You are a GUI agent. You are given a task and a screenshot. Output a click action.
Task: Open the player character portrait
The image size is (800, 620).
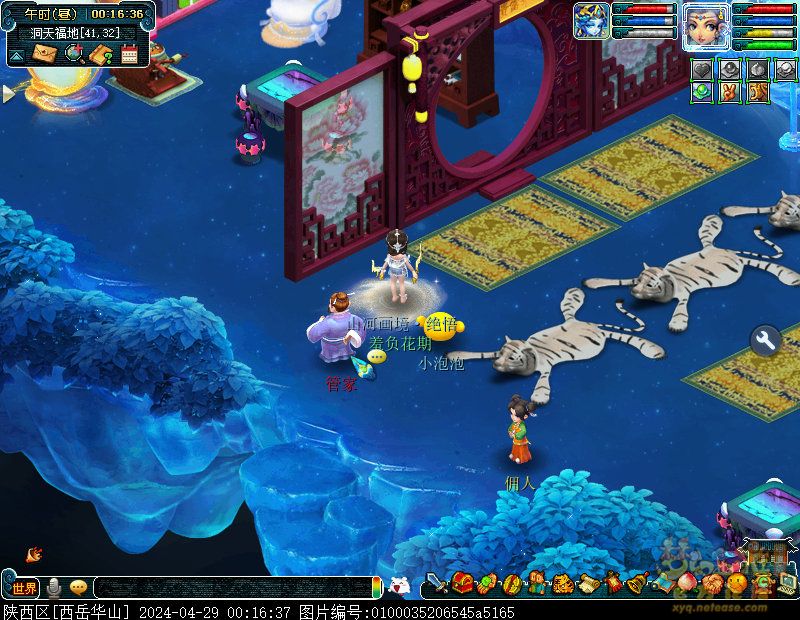706,21
